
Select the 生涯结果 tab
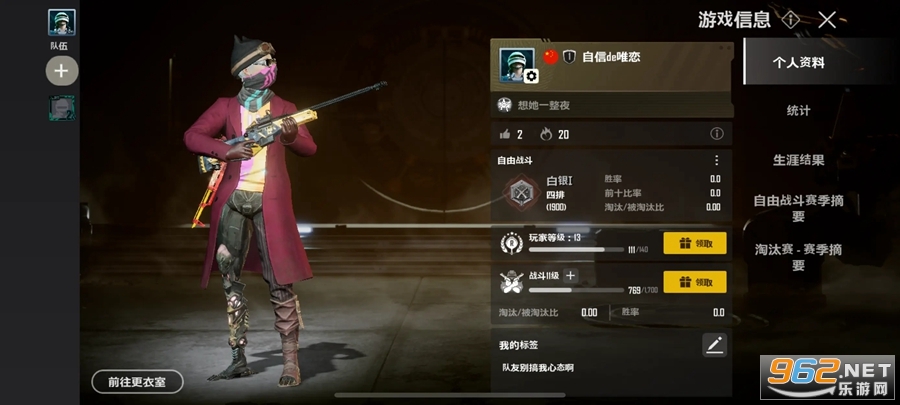point(798,159)
